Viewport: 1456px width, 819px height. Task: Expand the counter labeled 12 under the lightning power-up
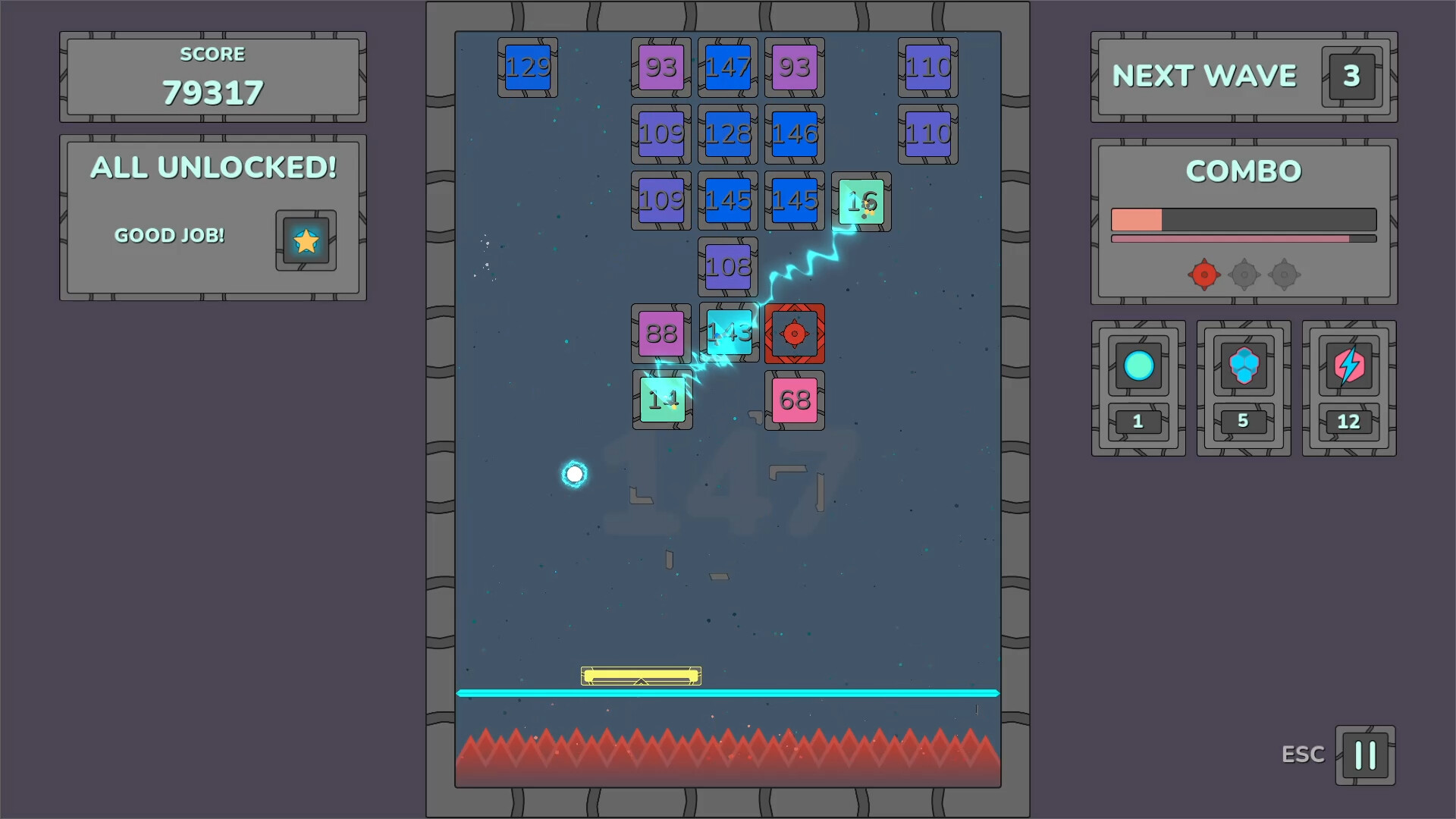[x=1348, y=422]
